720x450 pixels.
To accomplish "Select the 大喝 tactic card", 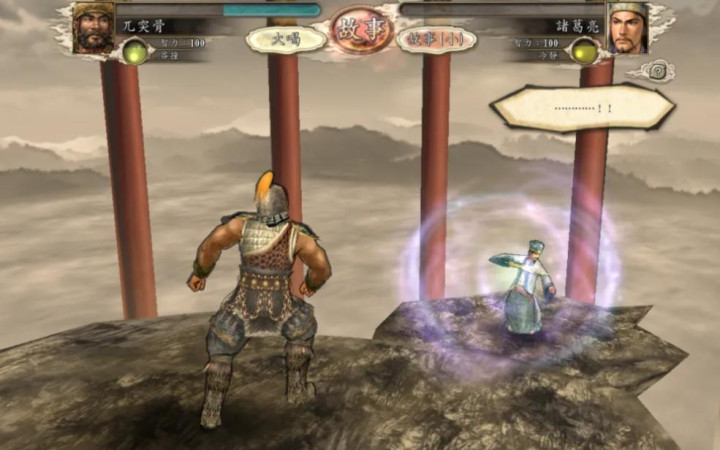I will click(286, 40).
